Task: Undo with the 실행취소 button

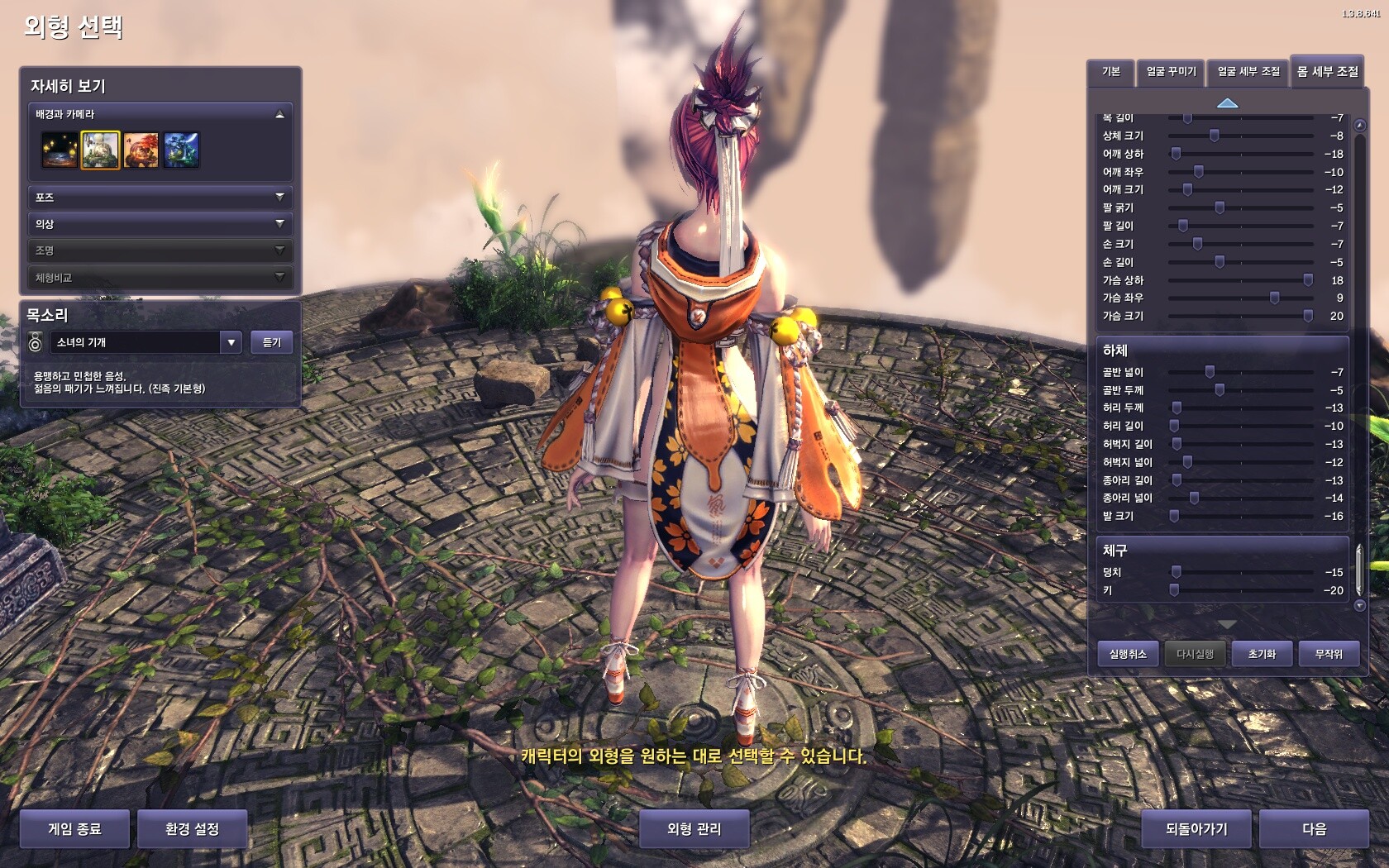Action: point(1128,654)
